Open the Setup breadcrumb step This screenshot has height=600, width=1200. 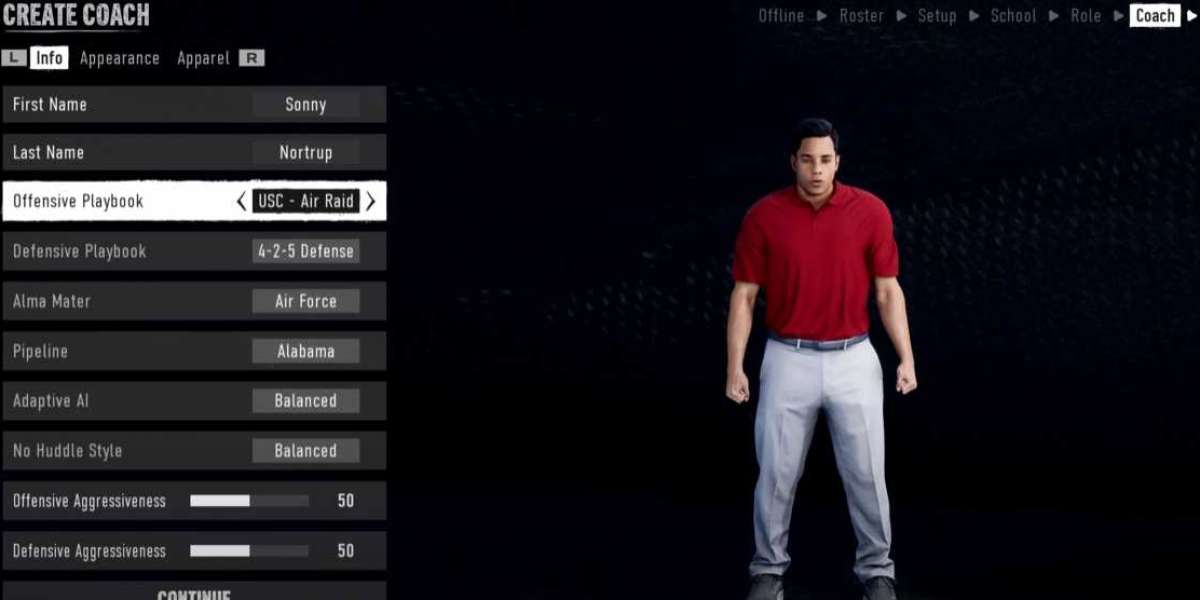coord(937,15)
